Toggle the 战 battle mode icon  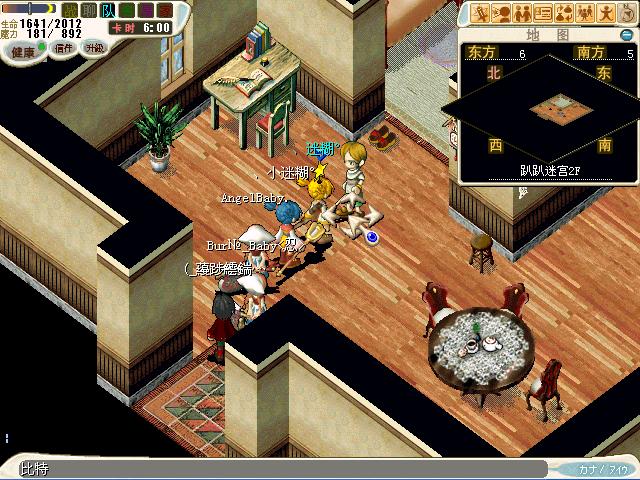click(70, 10)
